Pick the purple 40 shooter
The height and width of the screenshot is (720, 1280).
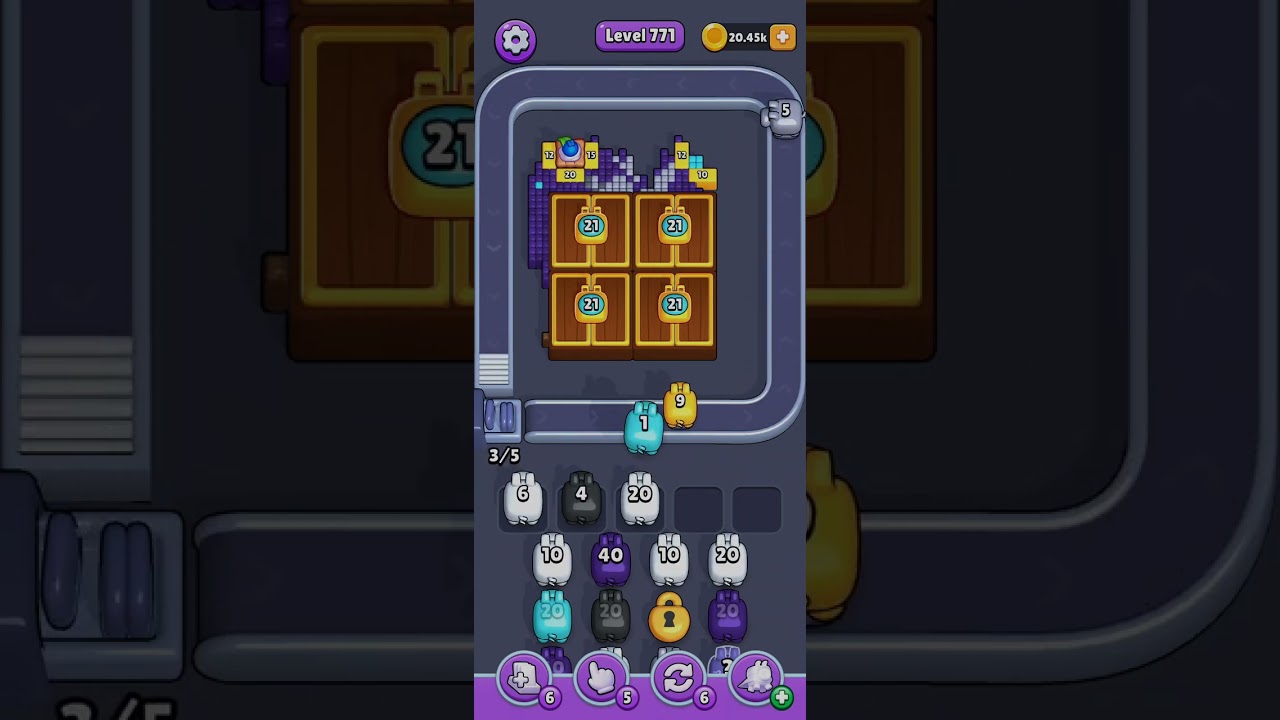[x=610, y=561]
